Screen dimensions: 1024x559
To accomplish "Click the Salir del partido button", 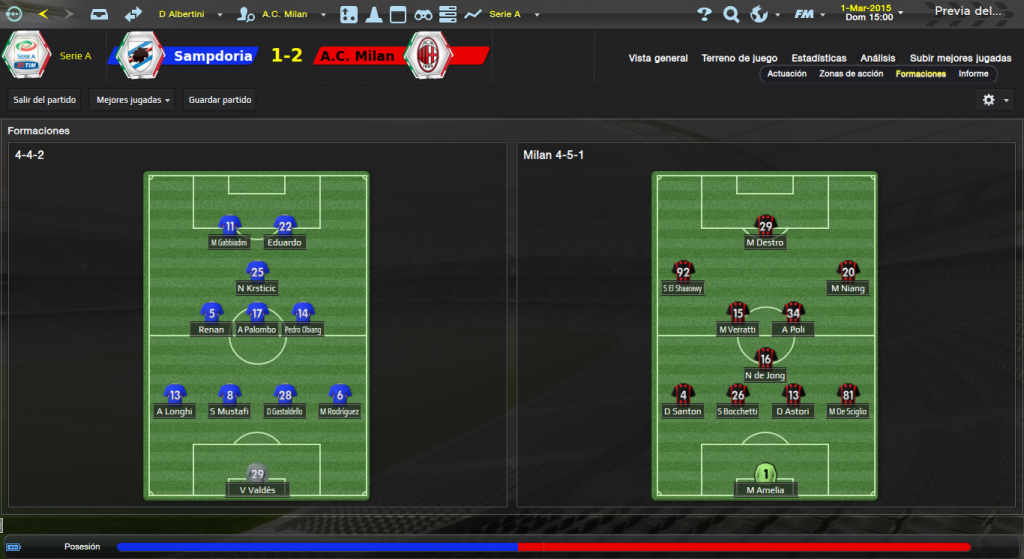I will click(45, 100).
